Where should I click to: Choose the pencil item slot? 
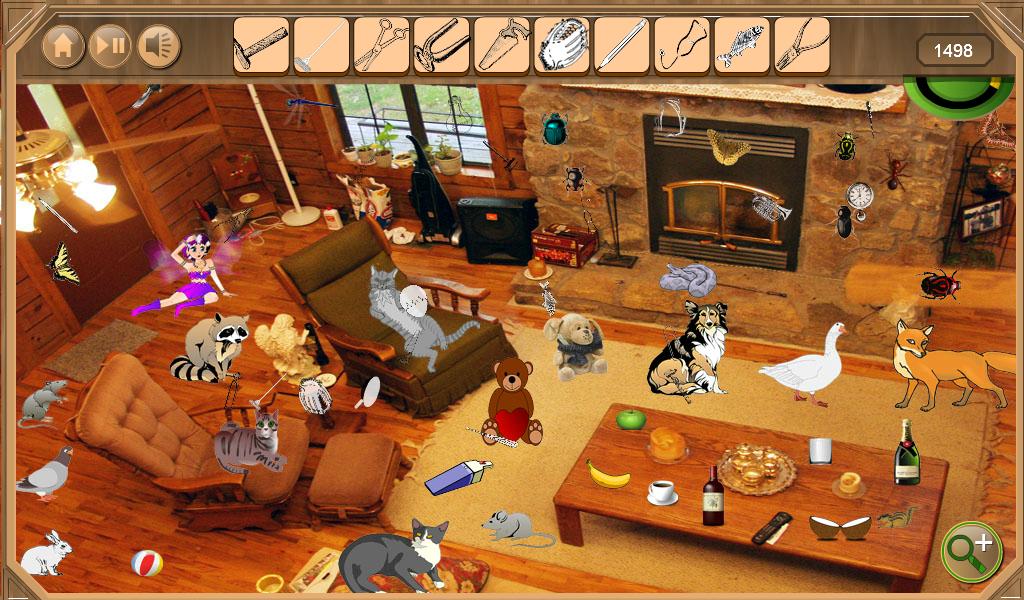tap(621, 46)
